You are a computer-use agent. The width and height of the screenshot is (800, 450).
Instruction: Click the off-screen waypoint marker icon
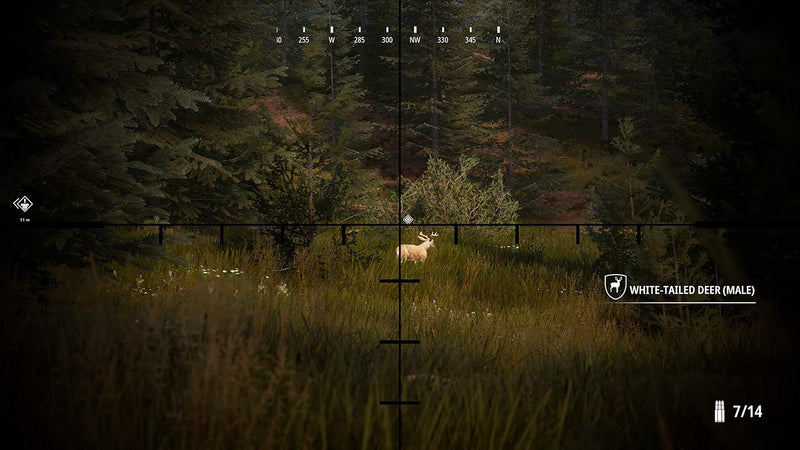[22, 204]
